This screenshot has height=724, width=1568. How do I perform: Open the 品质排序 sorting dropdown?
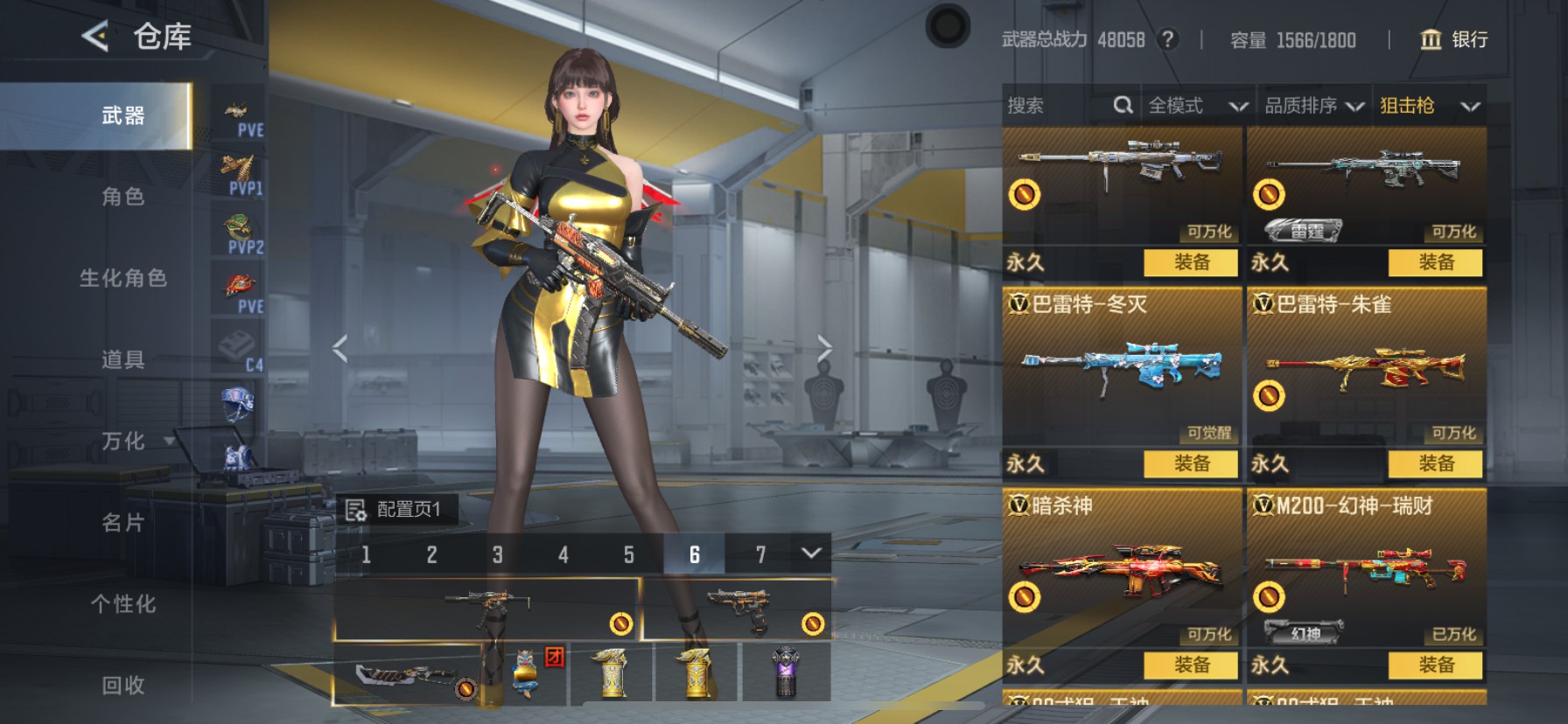pos(1313,106)
